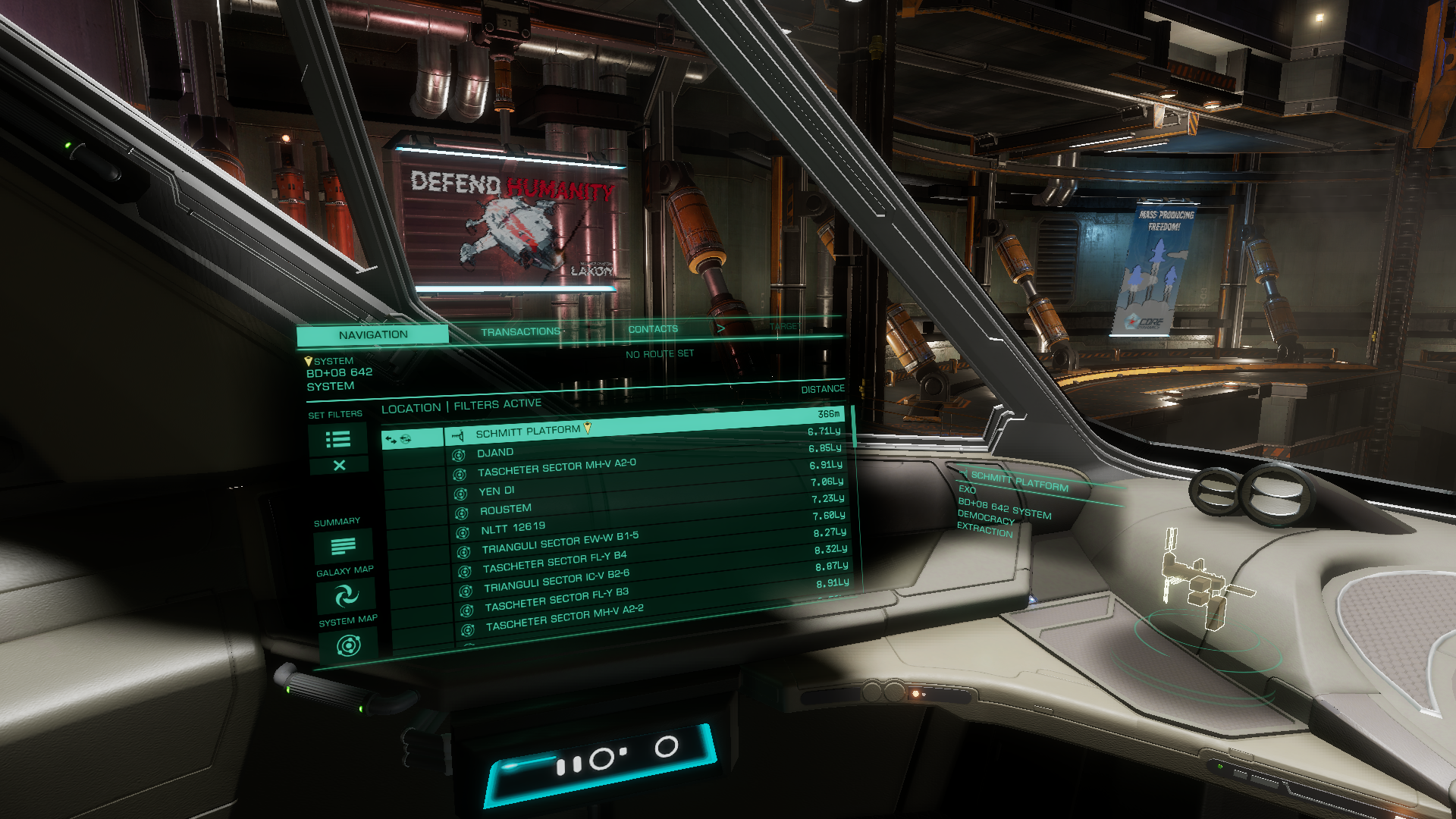Switch to the Contacts tab
Screen dimensions: 1456x819
pos(653,329)
